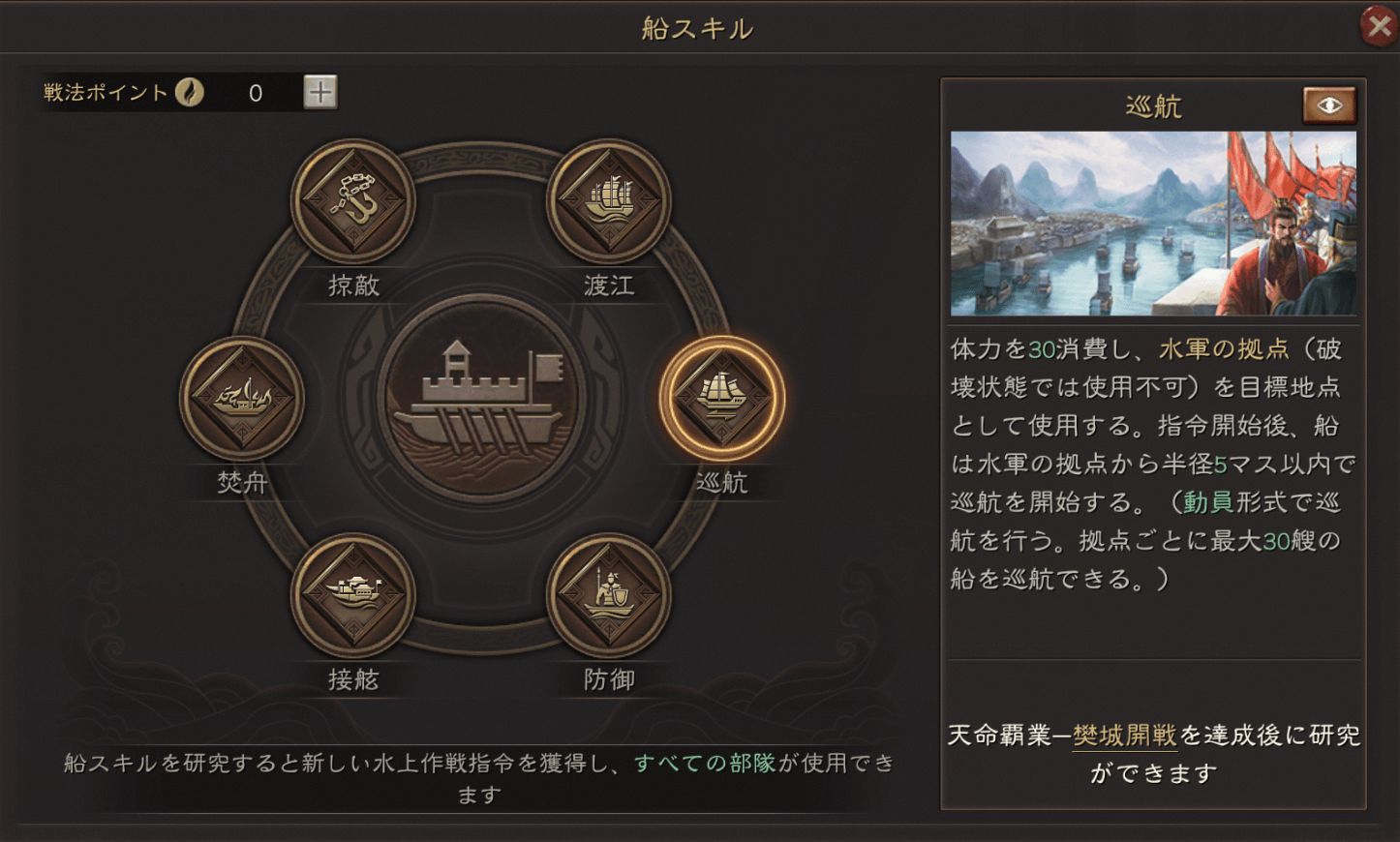Viewport: 1400px width, 842px height.
Task: Expand info on すべての部隊
Action: click(x=706, y=765)
